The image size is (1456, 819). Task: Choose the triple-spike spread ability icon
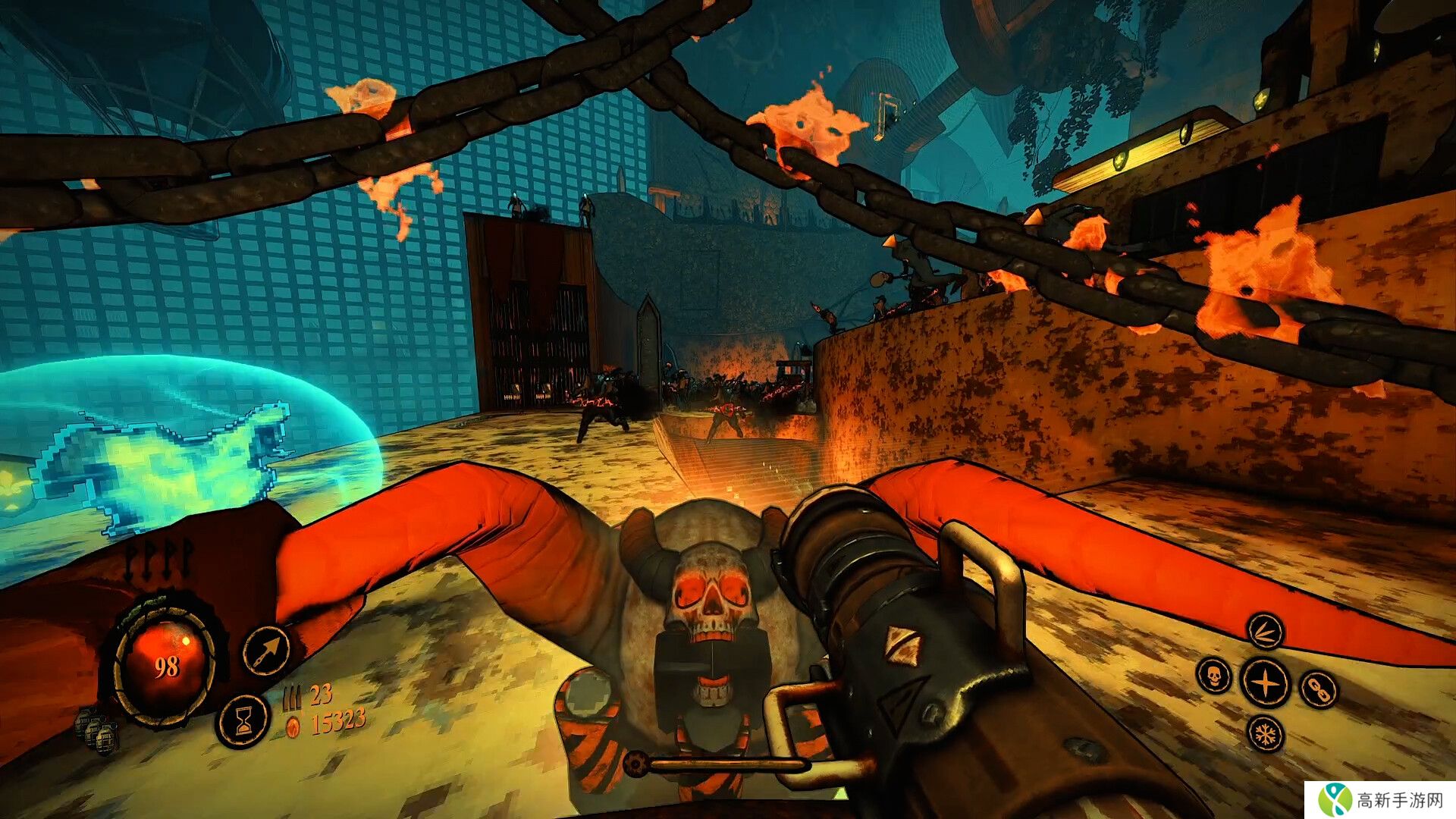pos(1265,631)
